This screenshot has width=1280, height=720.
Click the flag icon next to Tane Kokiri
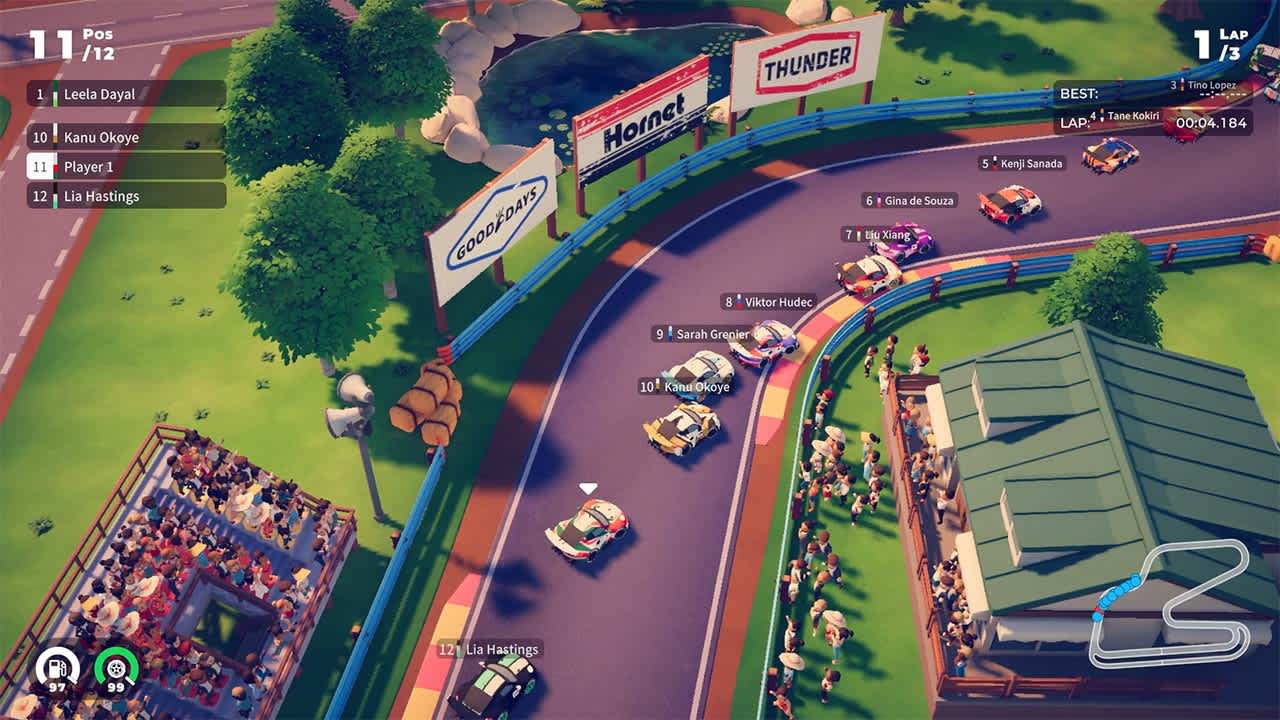coord(1102,114)
